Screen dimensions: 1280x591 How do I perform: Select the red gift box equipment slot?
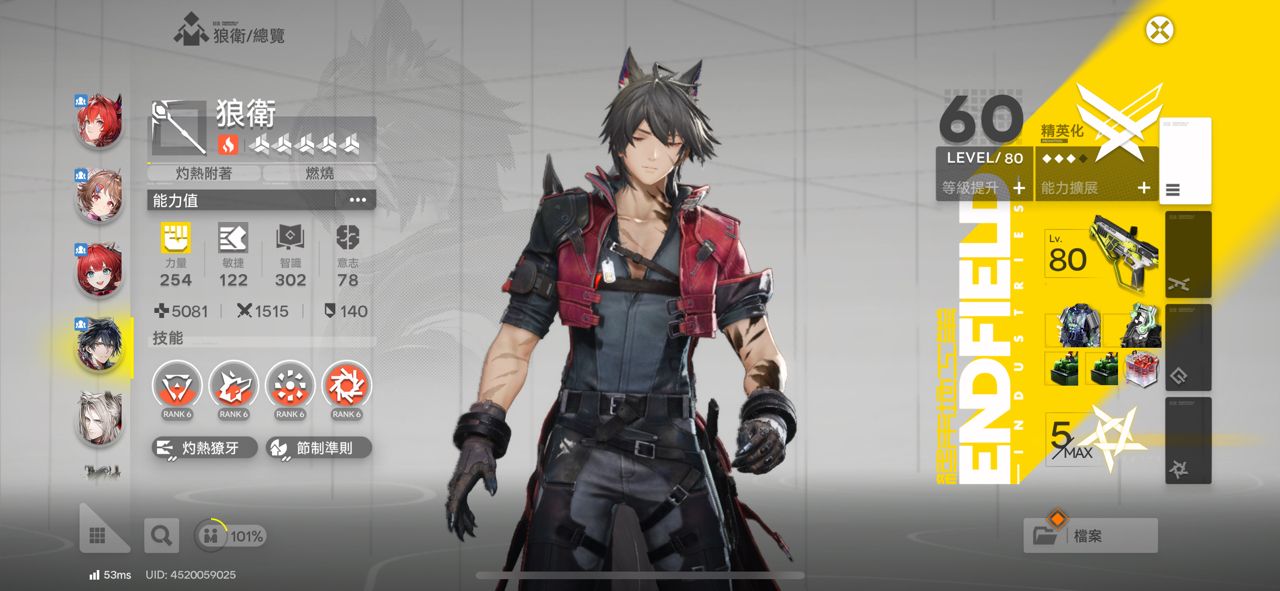[1140, 368]
